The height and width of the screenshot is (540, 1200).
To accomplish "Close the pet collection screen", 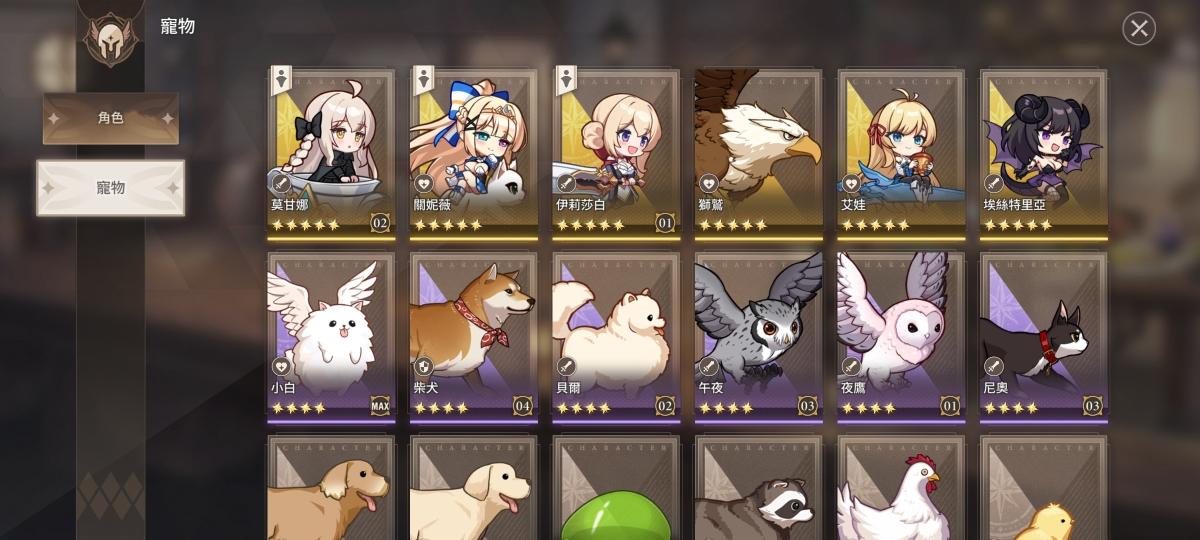I will click(1138, 29).
